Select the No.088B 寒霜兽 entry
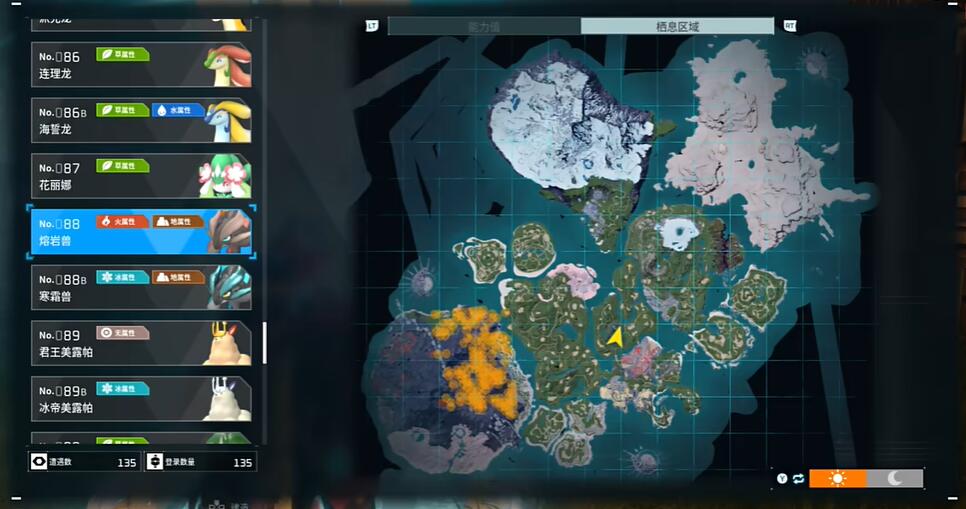This screenshot has width=966, height=509. [x=140, y=288]
